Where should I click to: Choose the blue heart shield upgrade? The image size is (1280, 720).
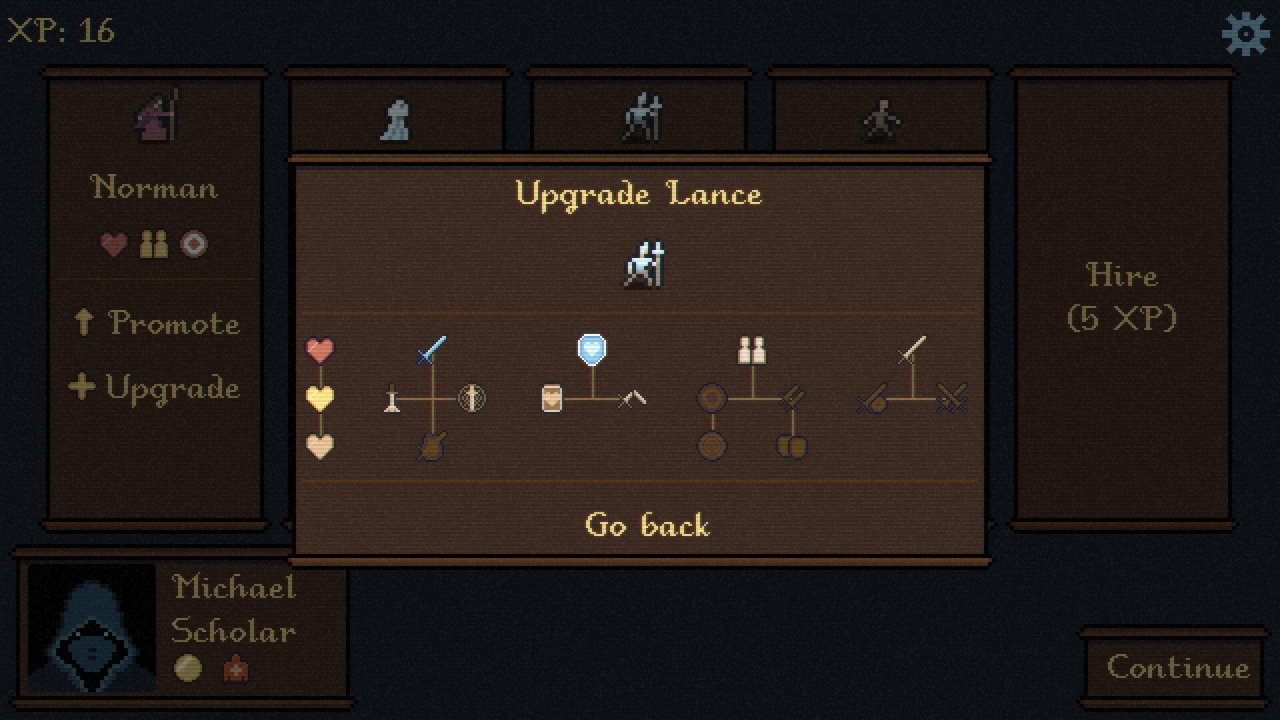[592, 349]
